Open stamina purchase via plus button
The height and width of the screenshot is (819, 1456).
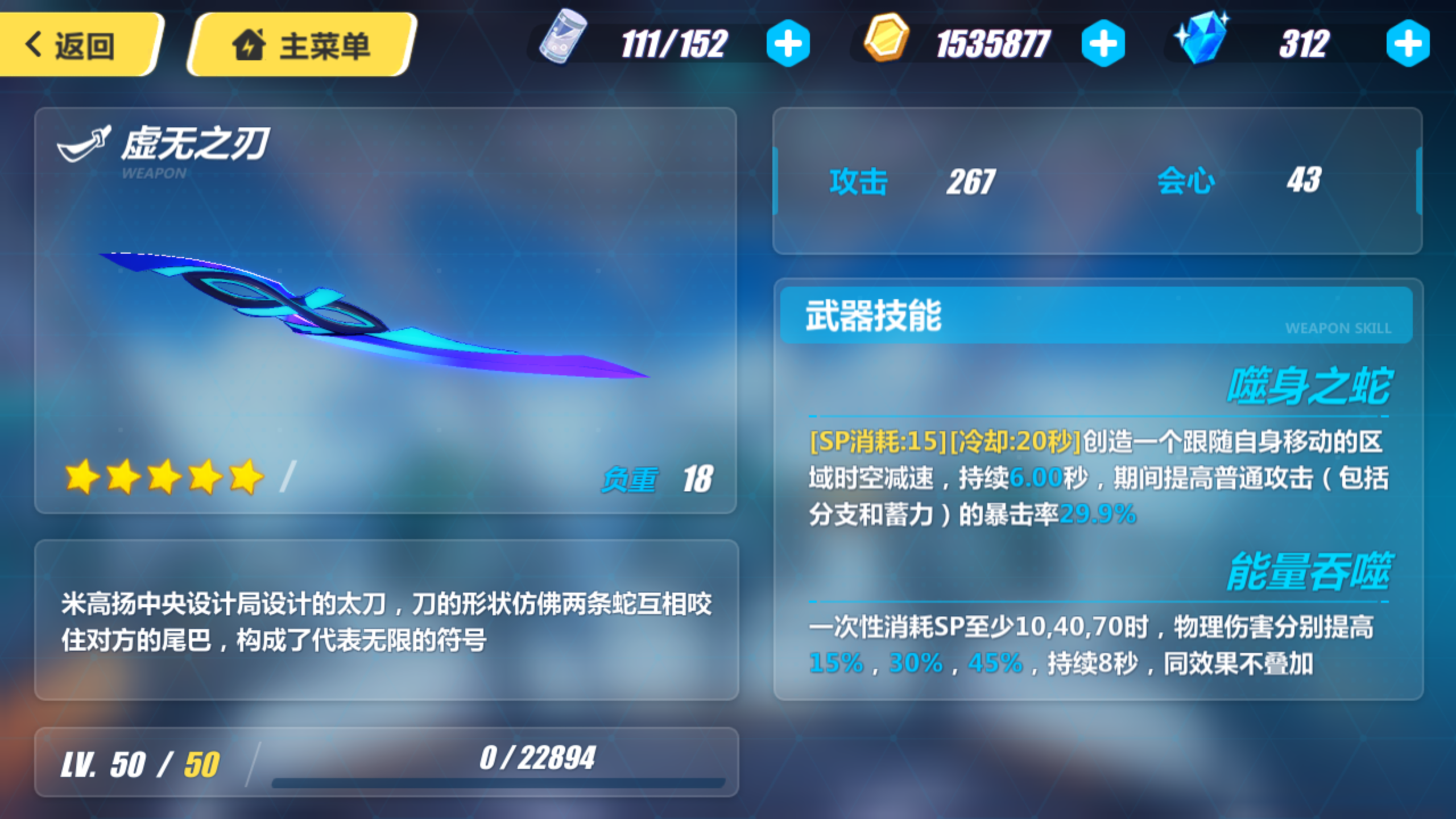[x=789, y=44]
